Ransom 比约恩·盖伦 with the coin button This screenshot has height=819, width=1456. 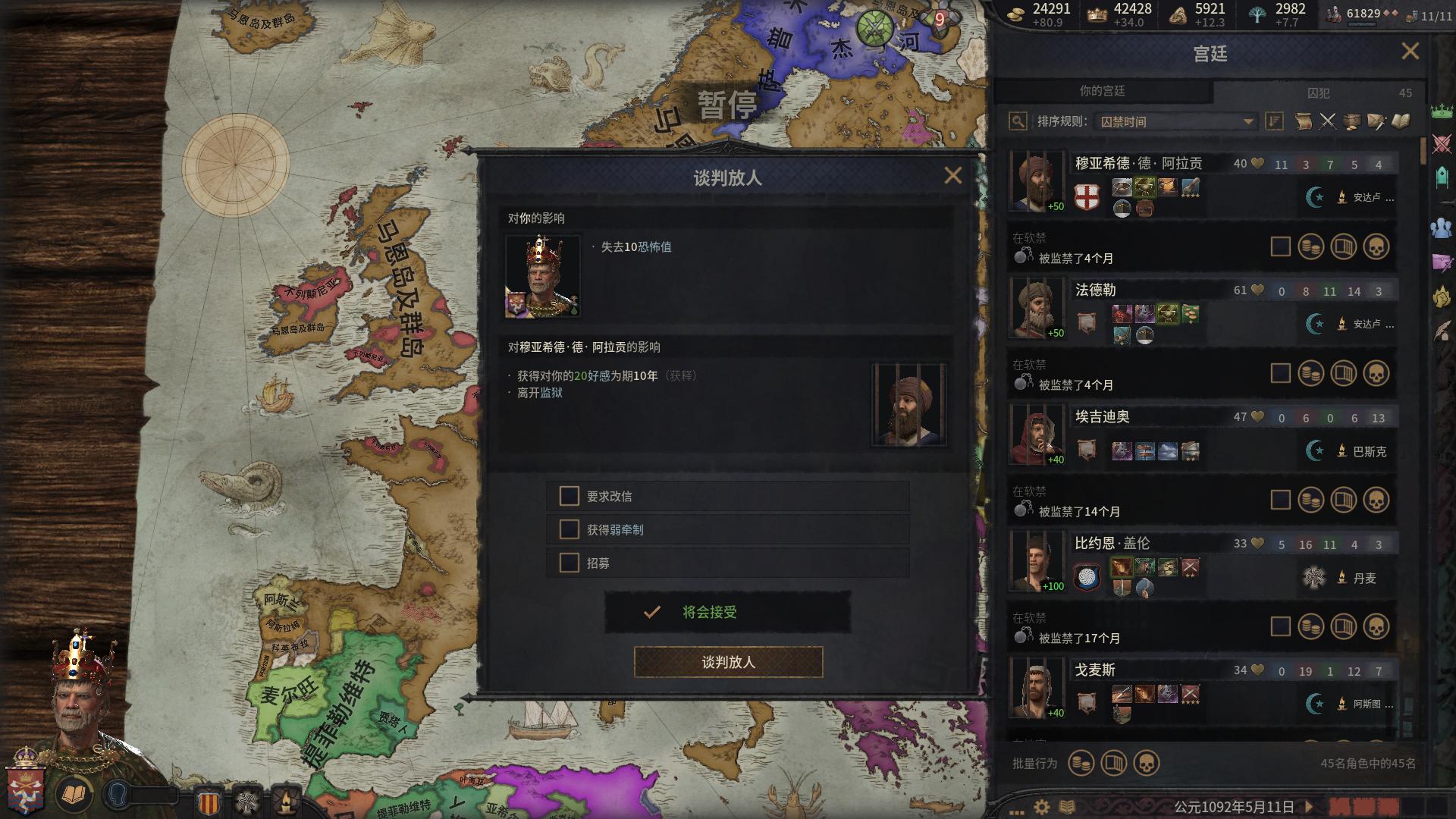(1310, 626)
